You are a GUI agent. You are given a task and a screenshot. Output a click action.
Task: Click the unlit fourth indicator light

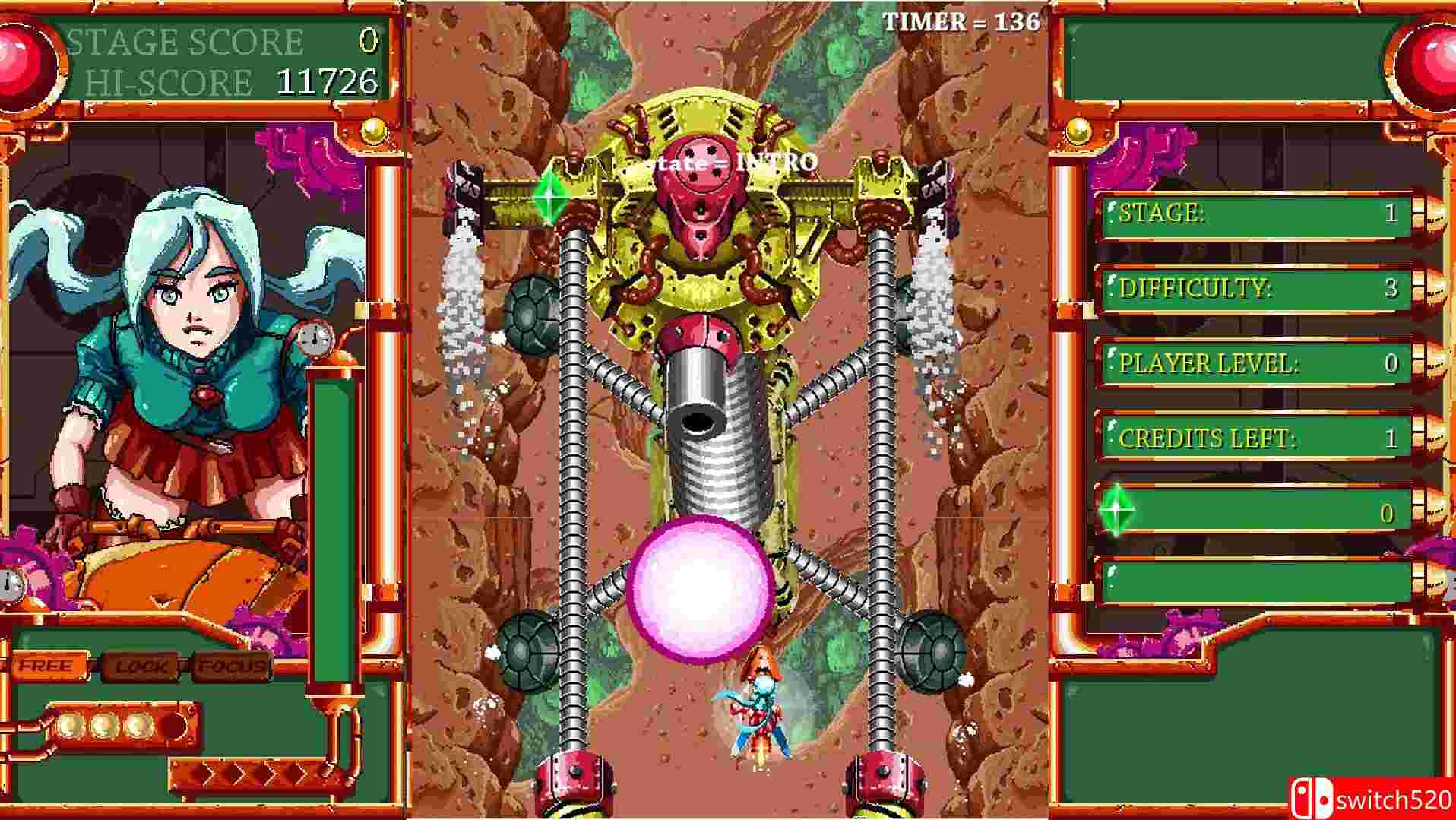173,726
